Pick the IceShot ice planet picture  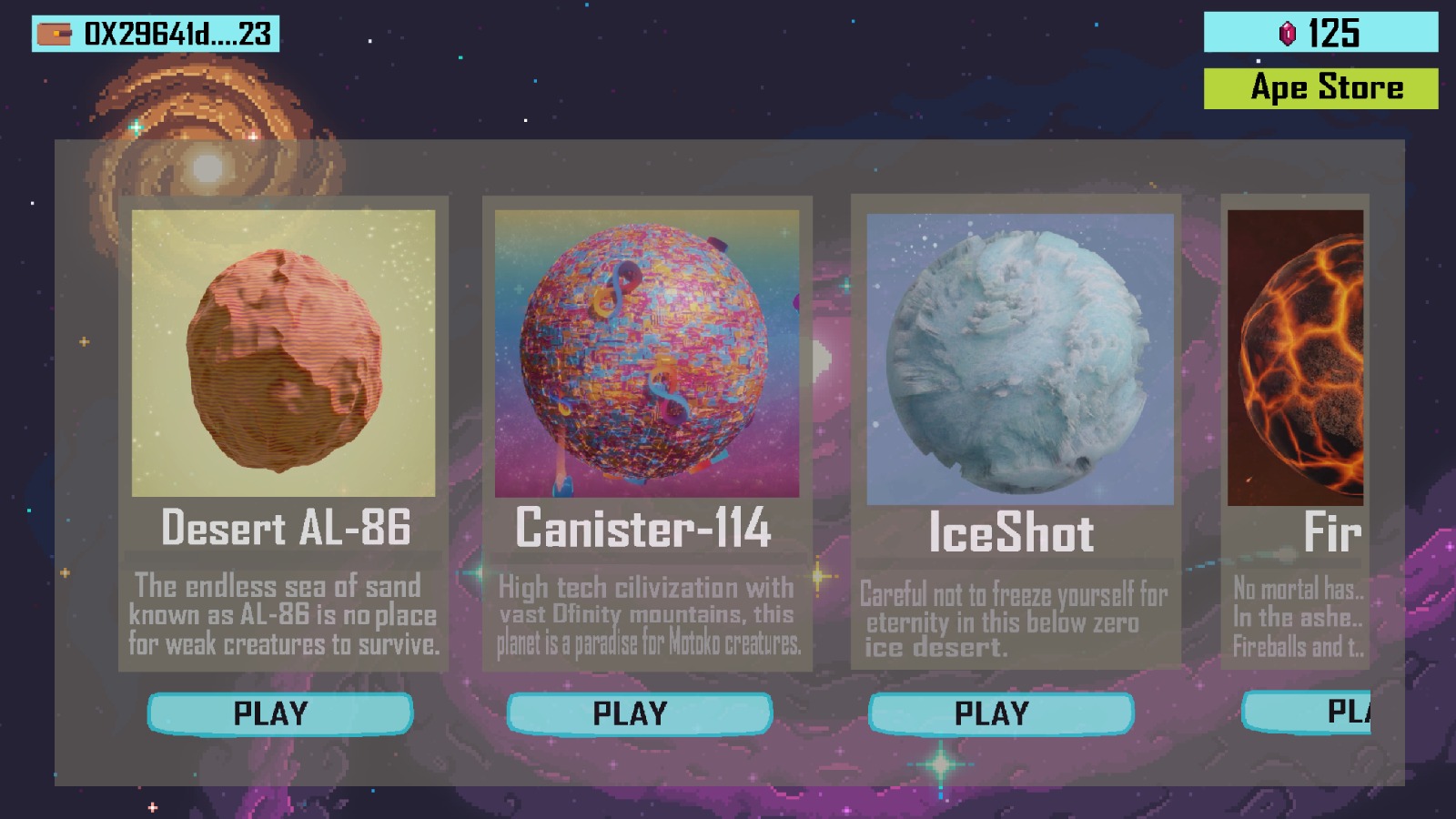(1019, 359)
